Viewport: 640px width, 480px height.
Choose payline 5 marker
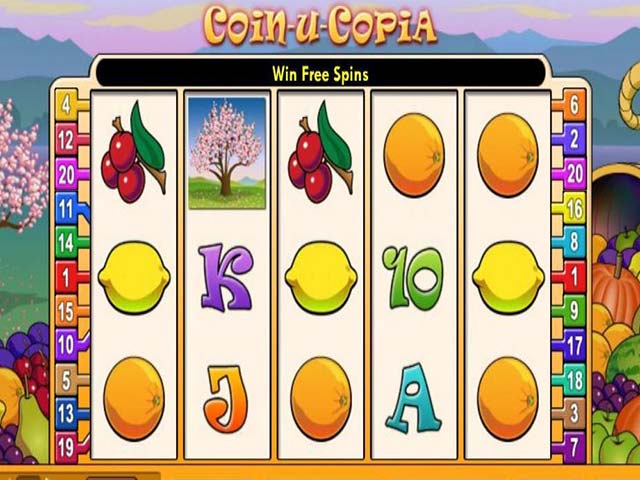tap(67, 380)
